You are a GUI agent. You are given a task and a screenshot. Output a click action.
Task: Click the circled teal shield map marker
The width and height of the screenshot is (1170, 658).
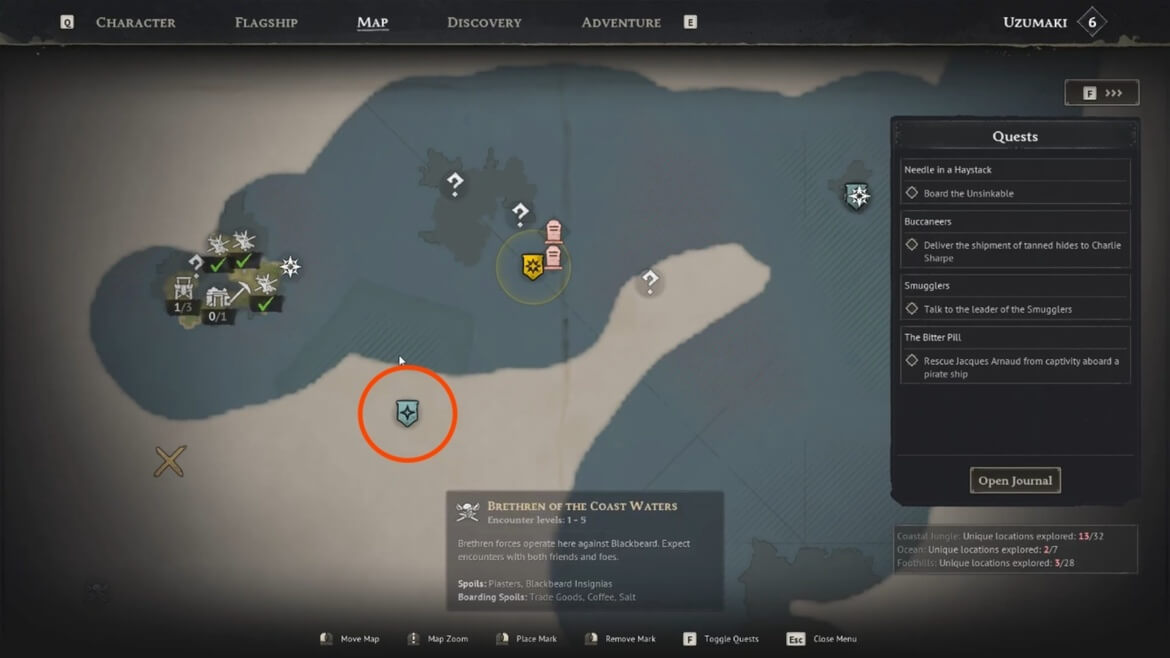pyautogui.click(x=407, y=413)
